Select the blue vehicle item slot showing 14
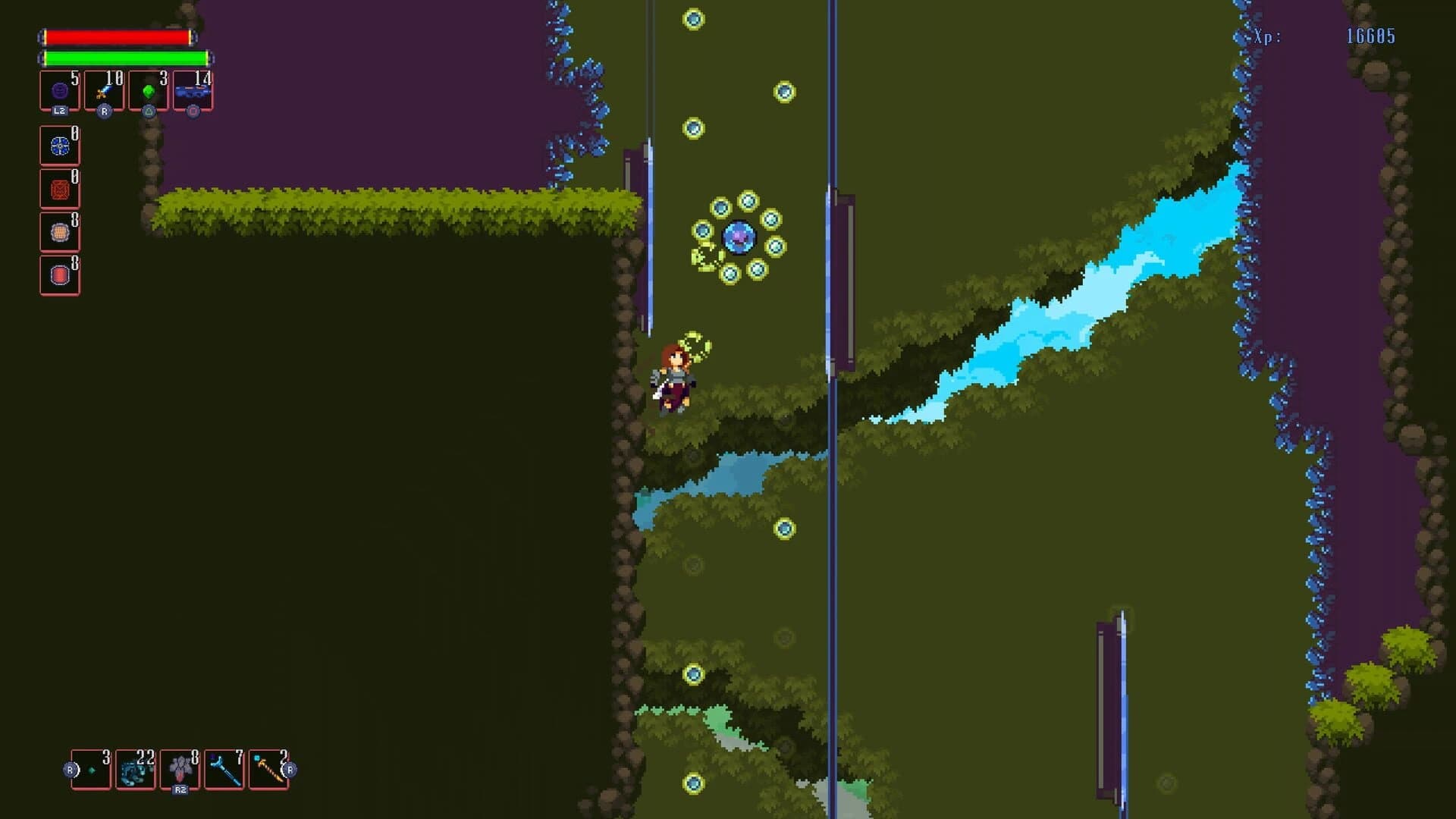The width and height of the screenshot is (1456, 819). tap(193, 90)
